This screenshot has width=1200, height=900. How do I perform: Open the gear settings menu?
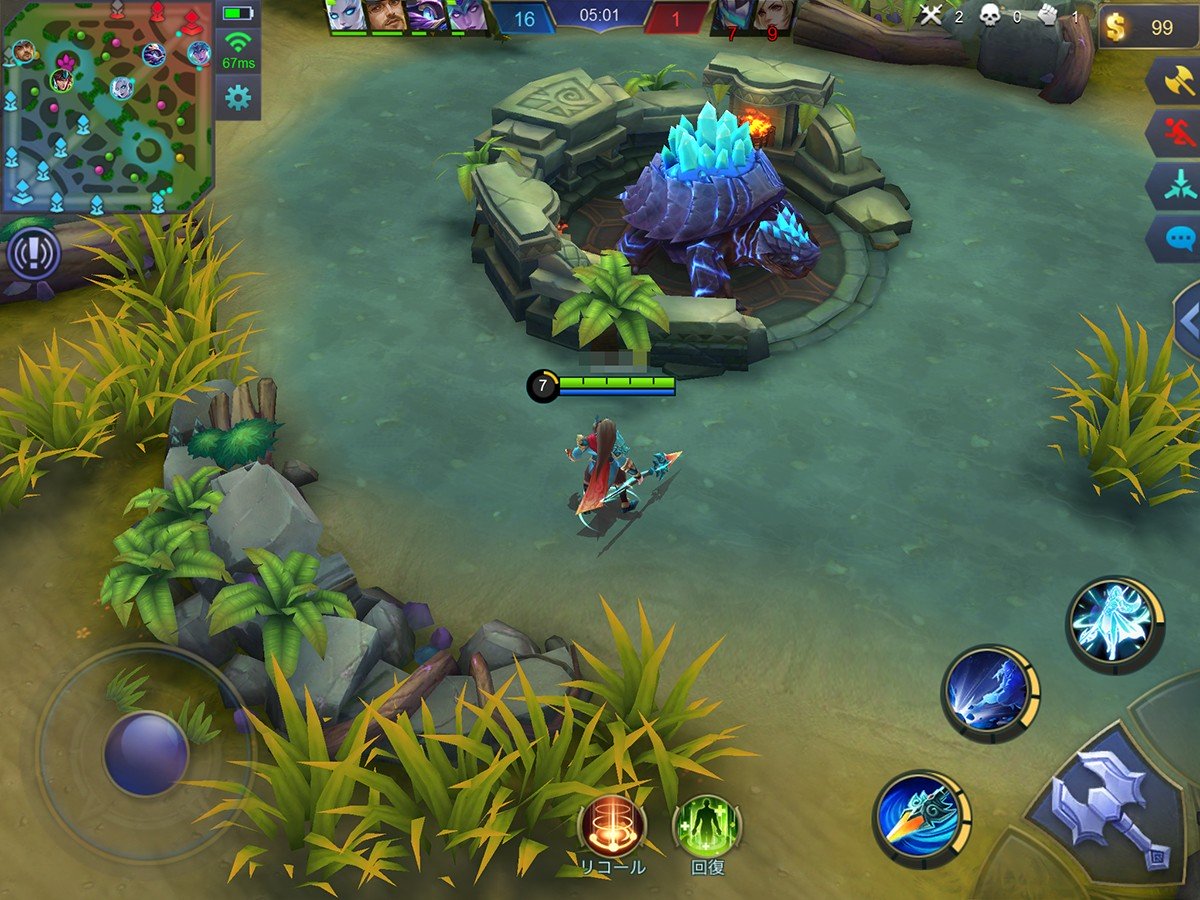coord(238,97)
